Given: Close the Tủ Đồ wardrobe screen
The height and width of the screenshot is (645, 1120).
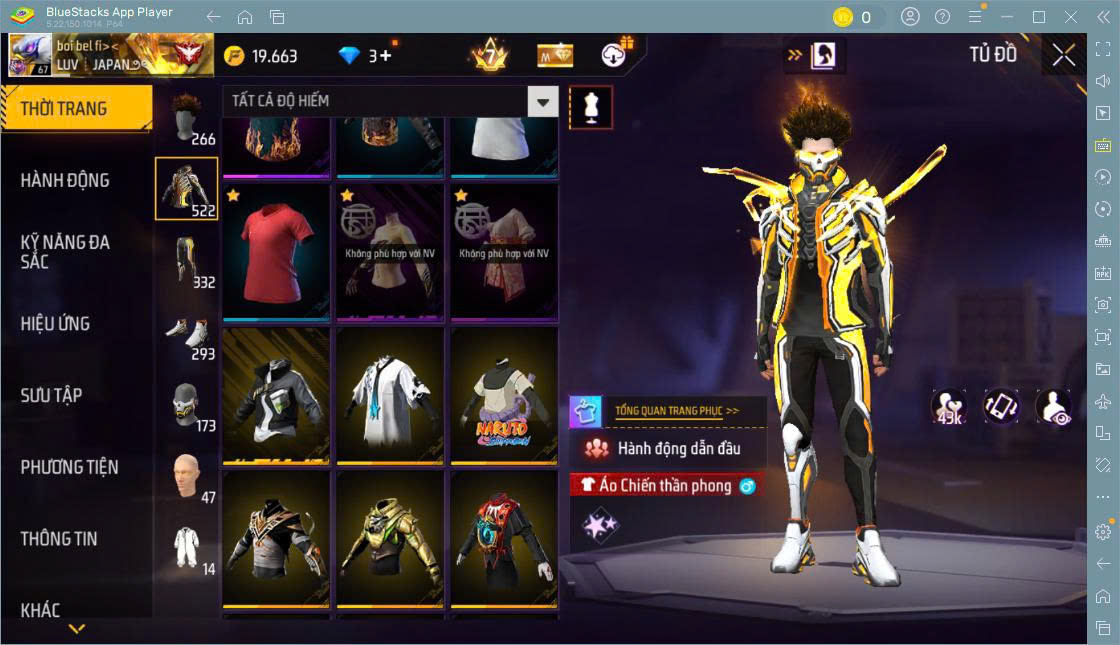Looking at the screenshot, I should pos(1064,55).
